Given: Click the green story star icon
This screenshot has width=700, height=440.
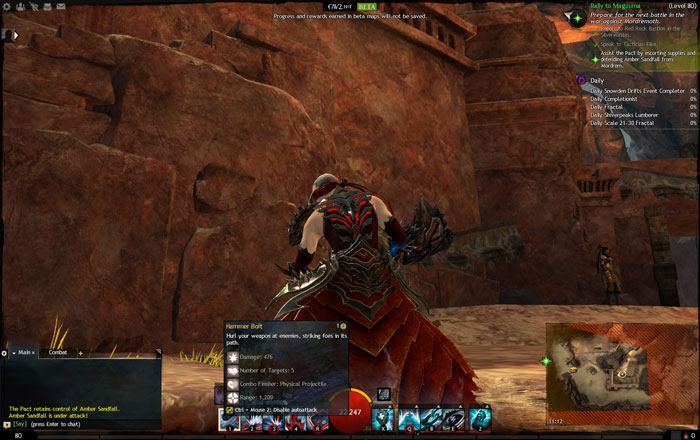Looking at the screenshot, I should pyautogui.click(x=578, y=18).
